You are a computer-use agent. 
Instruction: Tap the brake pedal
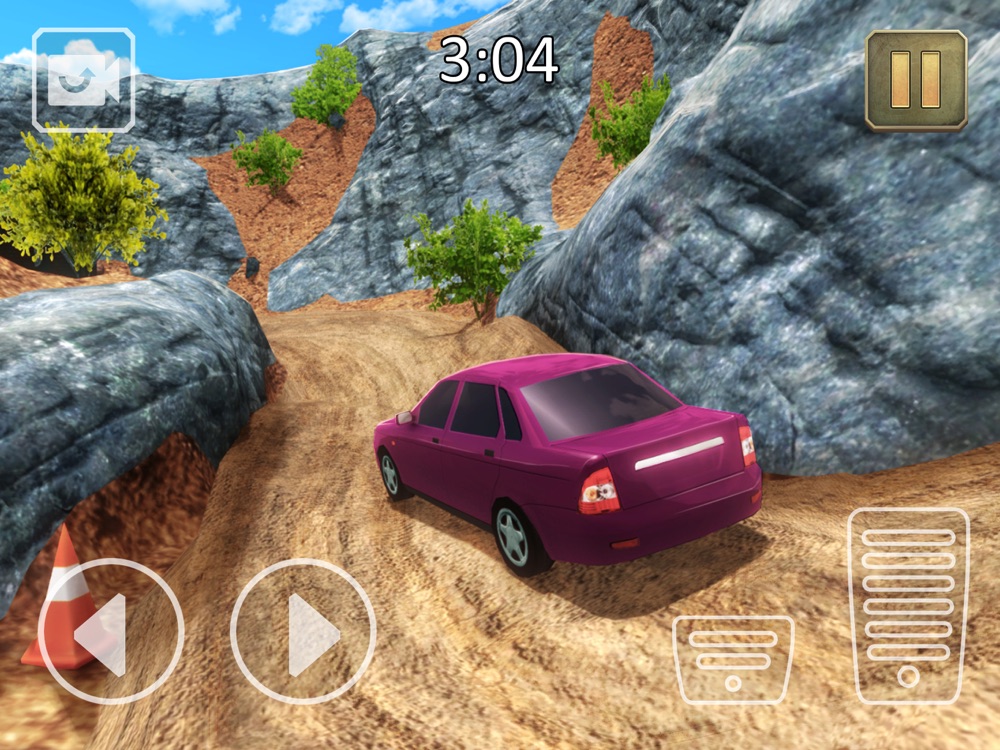[x=733, y=659]
